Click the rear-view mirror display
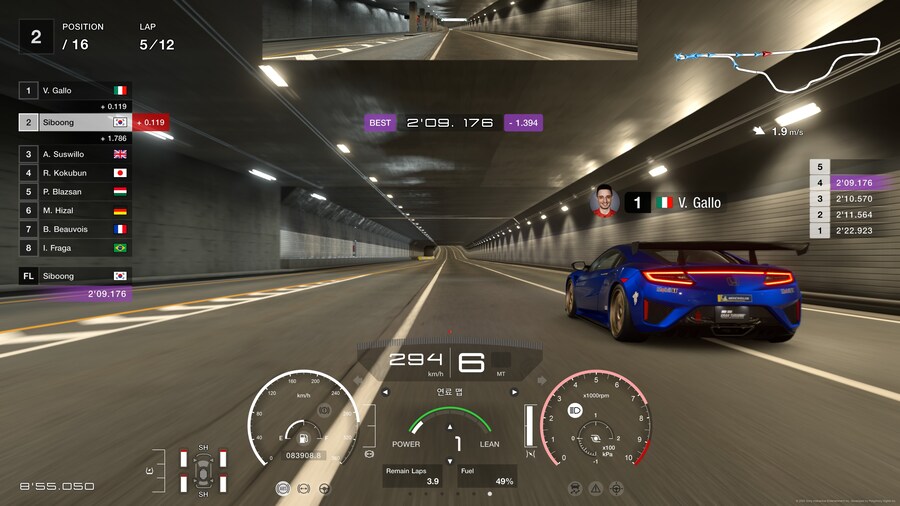This screenshot has height=506, width=900. coord(449,30)
